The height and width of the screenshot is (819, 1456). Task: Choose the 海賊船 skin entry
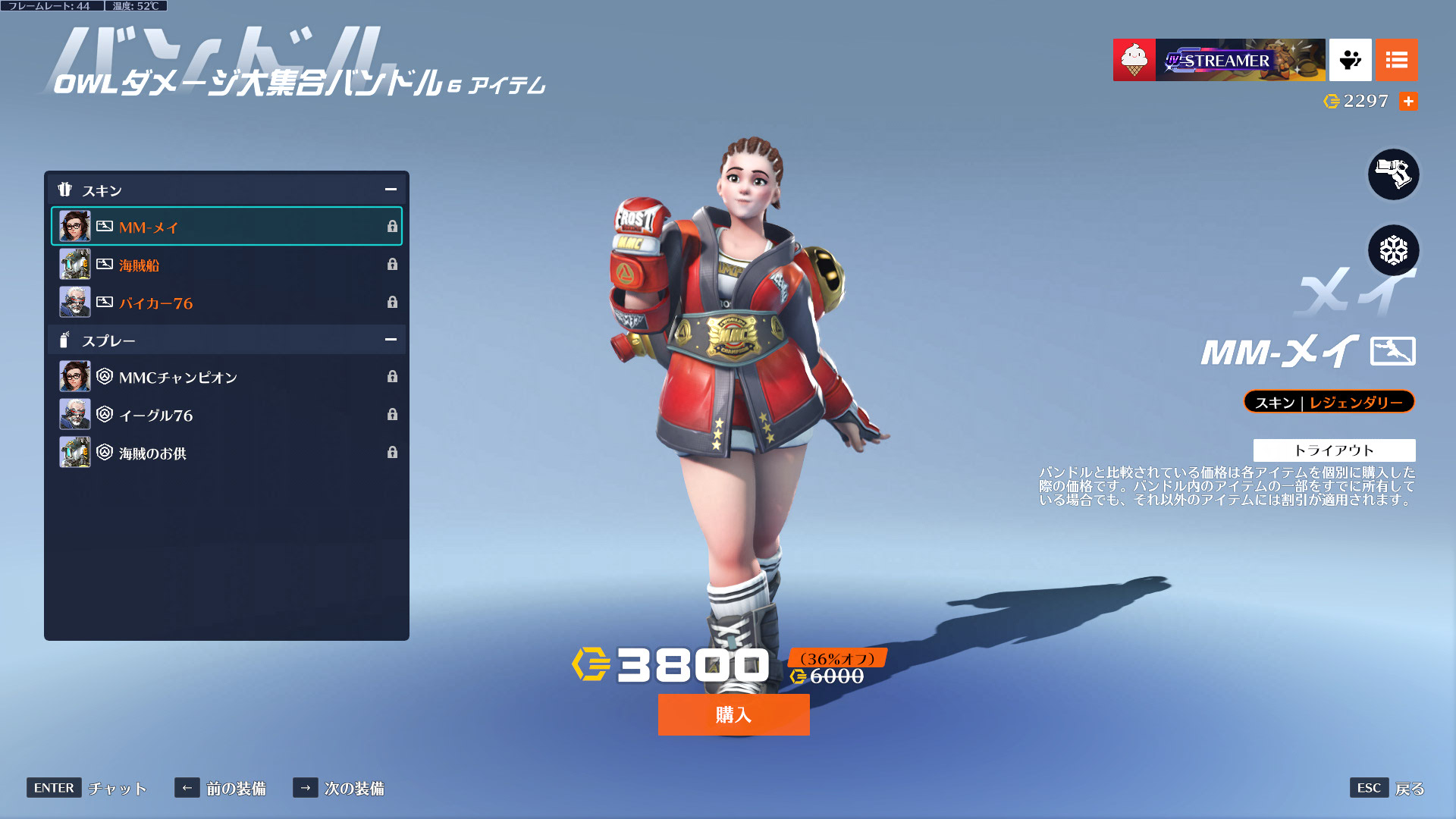[226, 265]
